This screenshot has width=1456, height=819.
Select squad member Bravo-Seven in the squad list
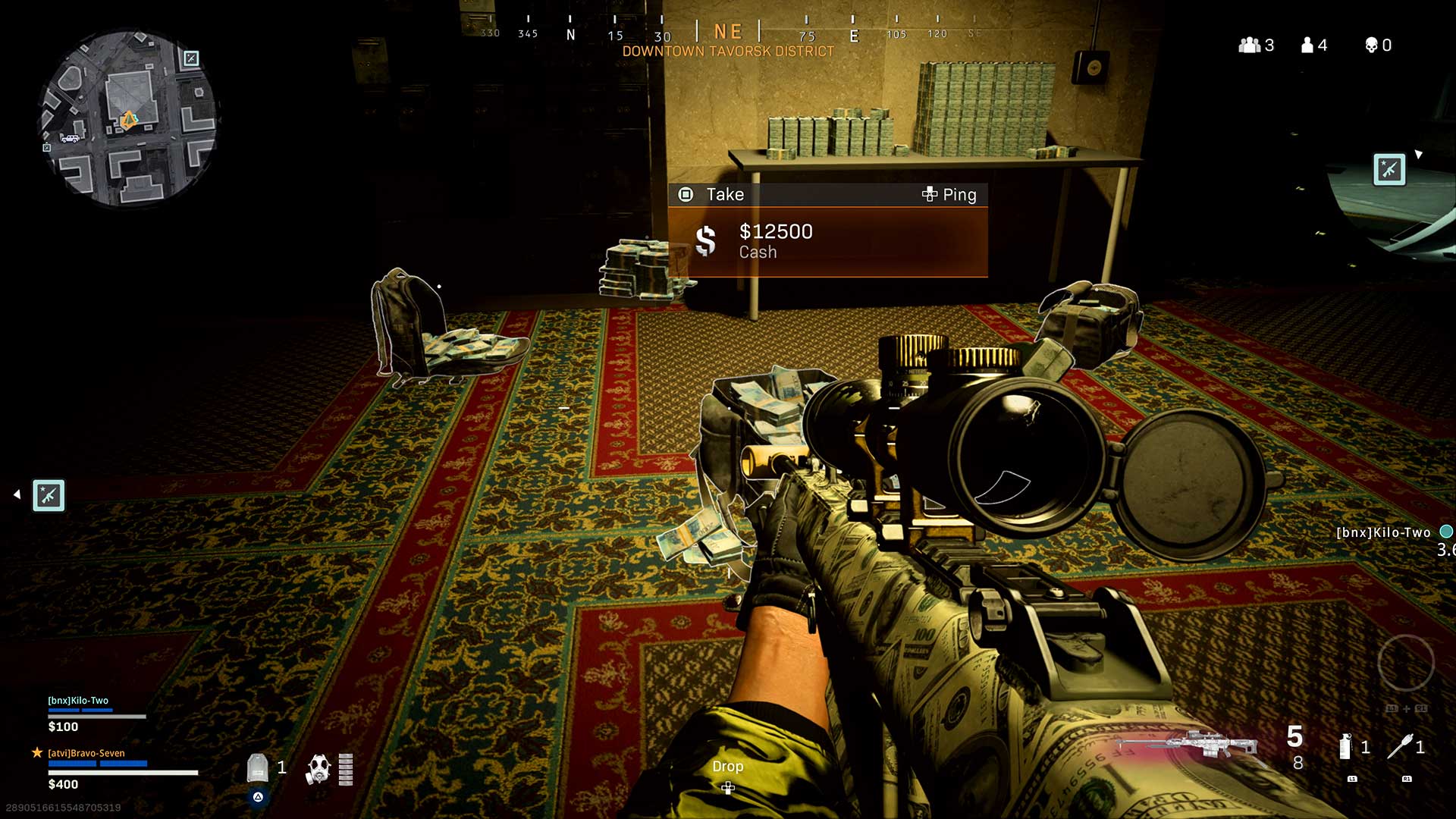pos(86,753)
